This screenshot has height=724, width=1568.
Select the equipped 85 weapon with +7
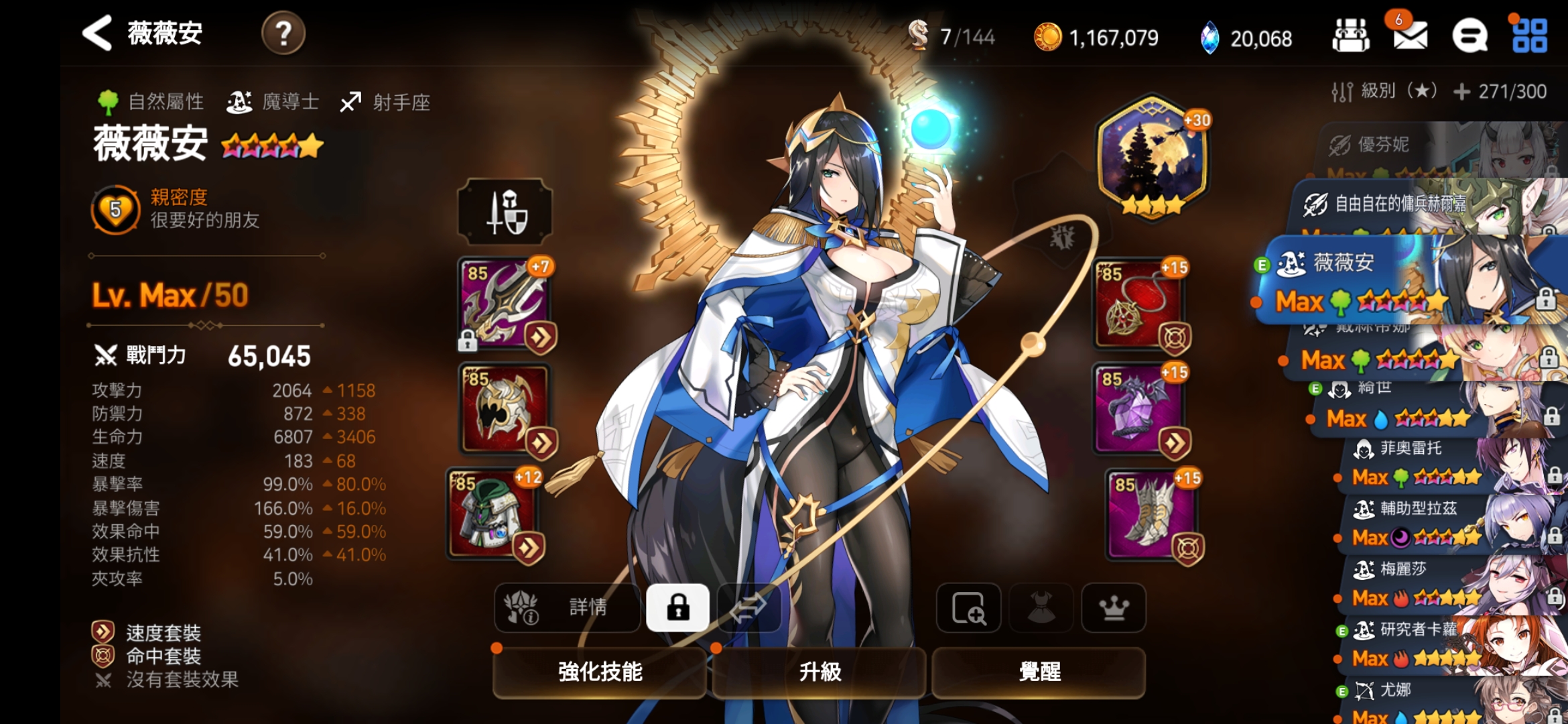click(505, 303)
